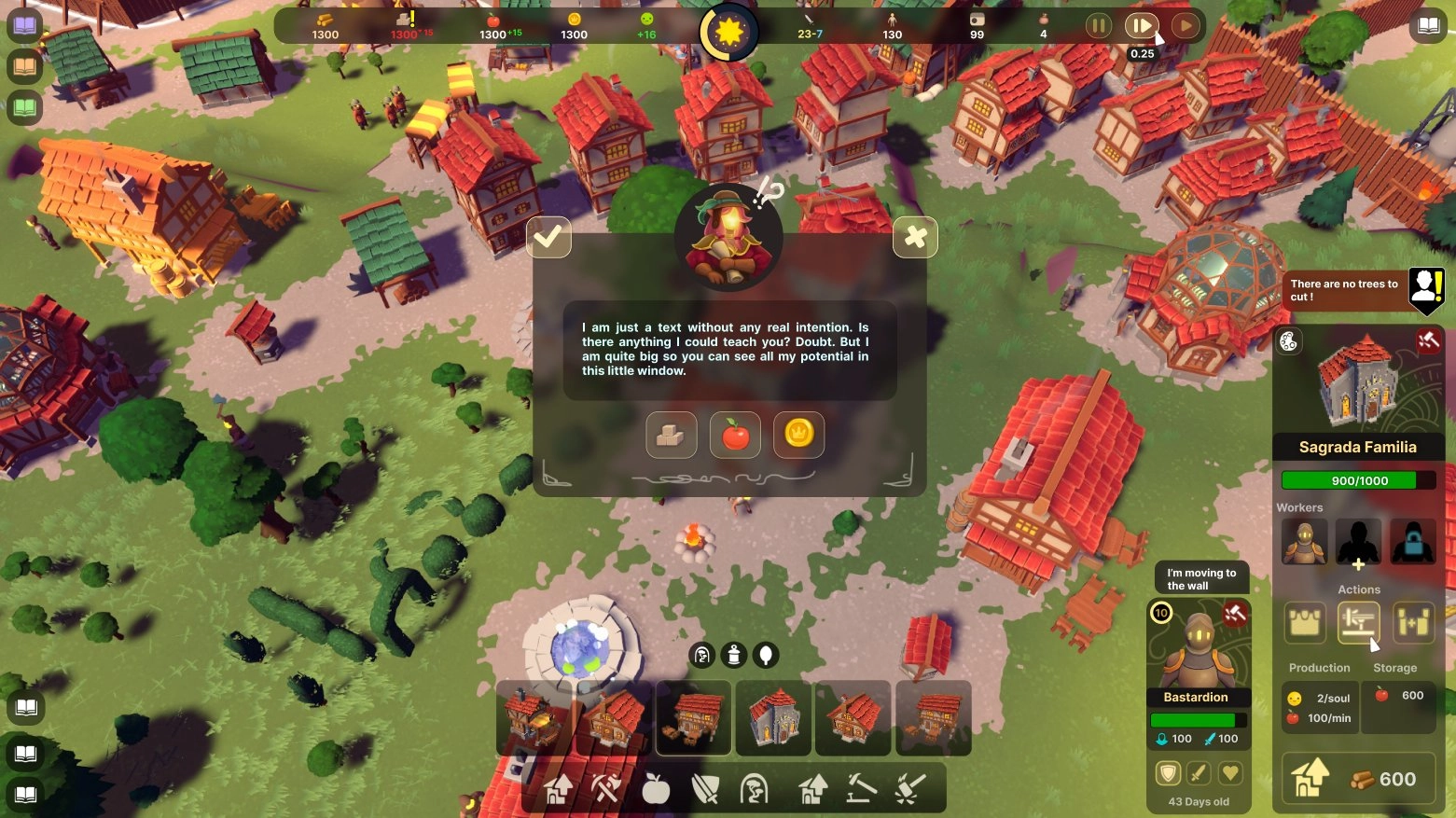Set slow 0.25 game speed
This screenshot has width=1456, height=818.
[x=1141, y=26]
